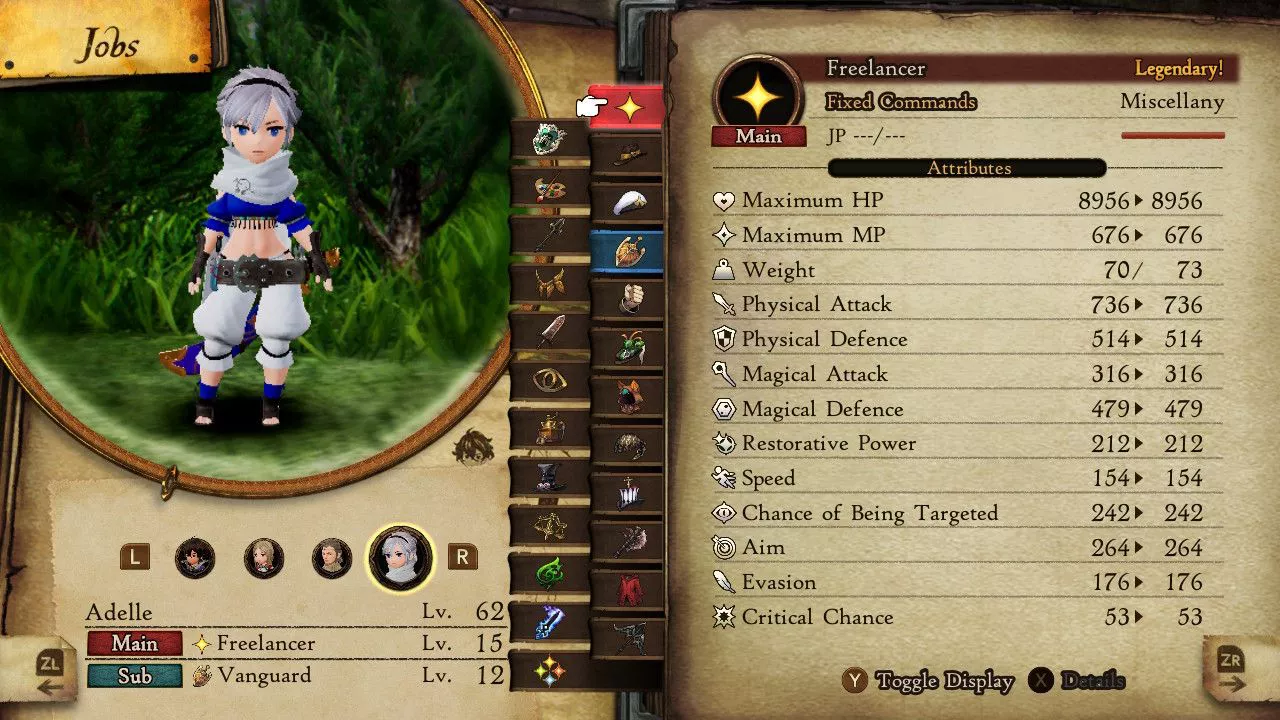Select Adelle's highlighted portrait
Screen dimensions: 1280x720
(x=401, y=558)
